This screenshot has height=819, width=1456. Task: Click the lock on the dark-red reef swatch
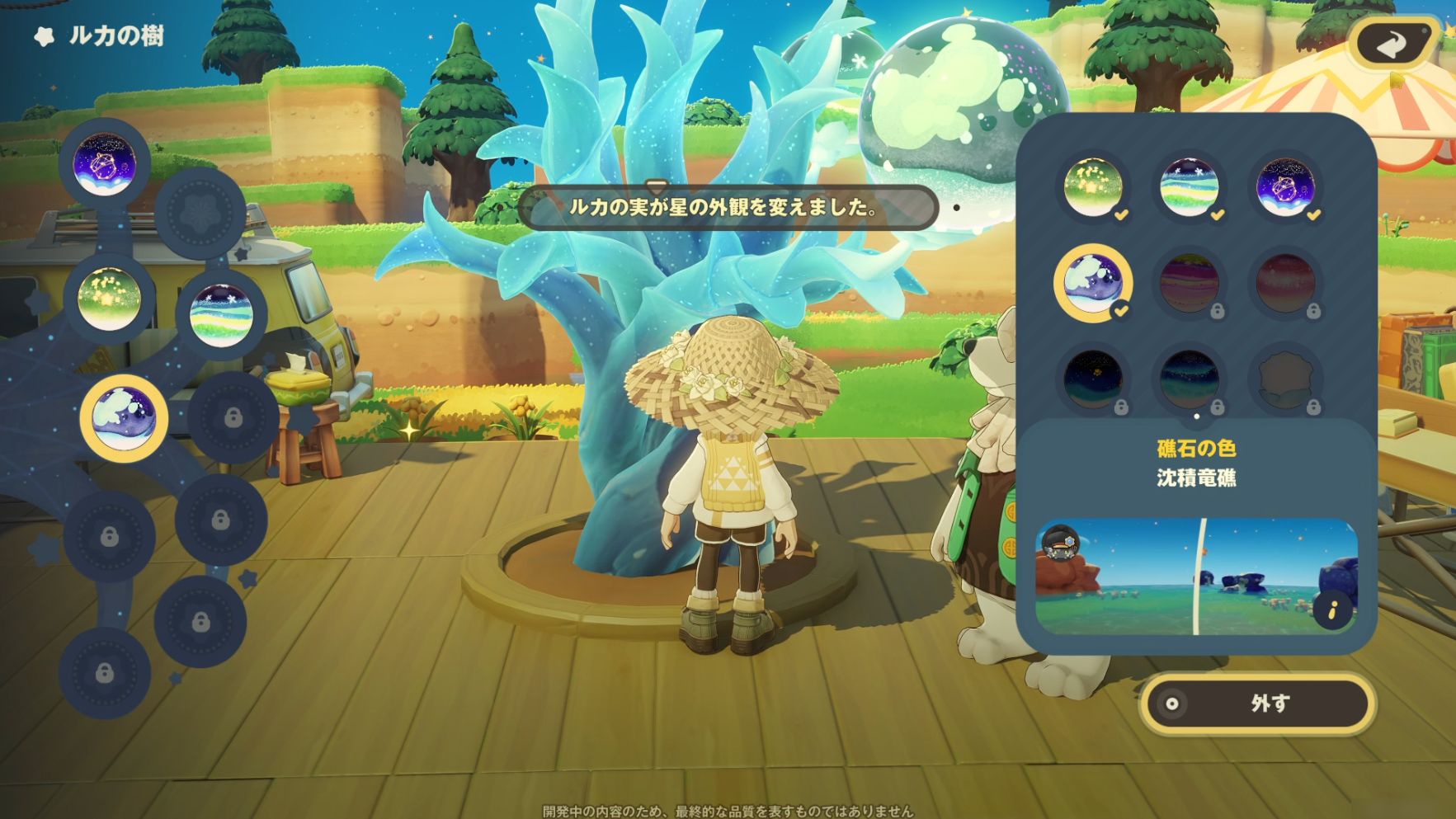tap(1313, 312)
